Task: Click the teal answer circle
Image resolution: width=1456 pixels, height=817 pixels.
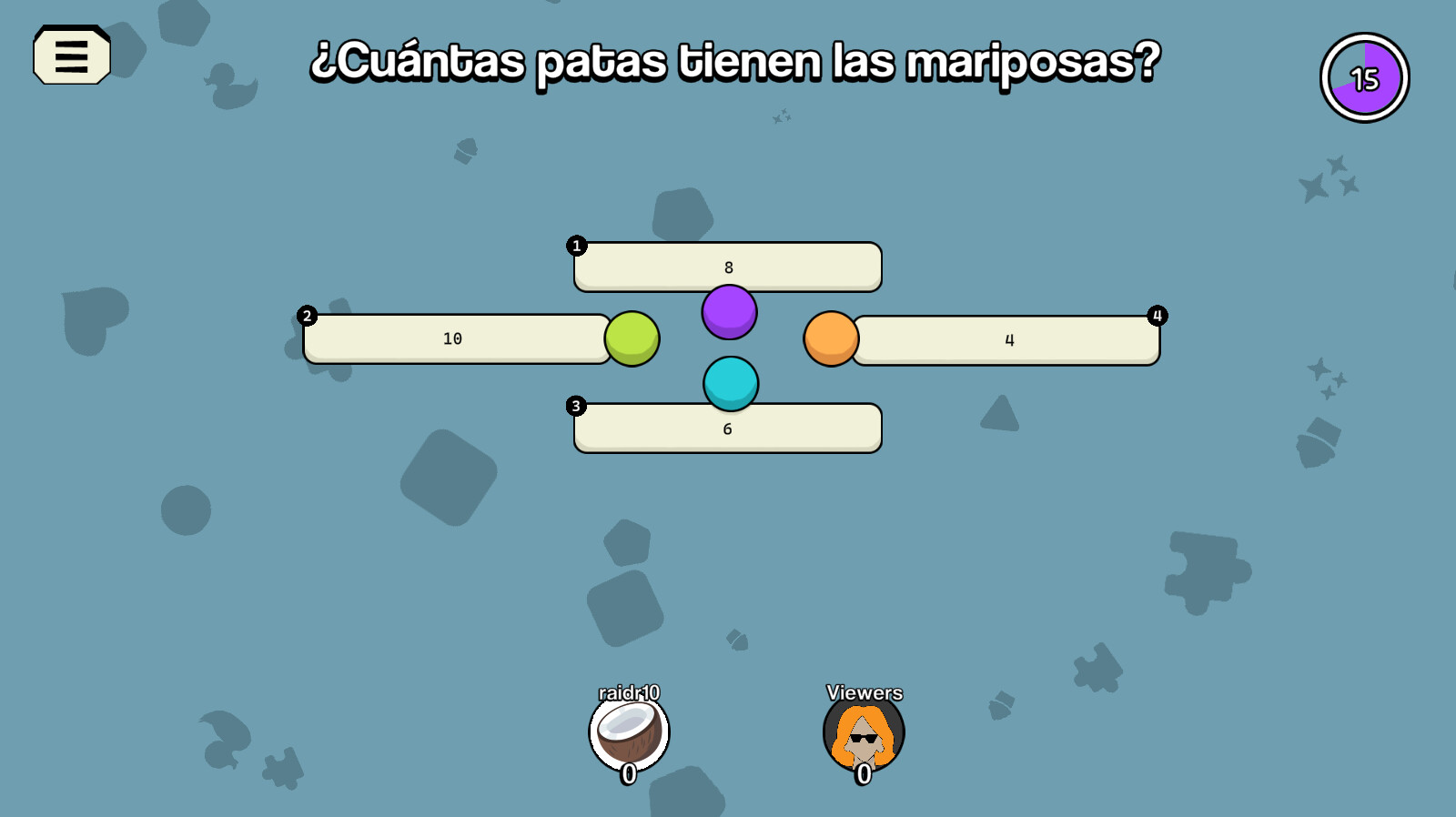Action: (730, 383)
